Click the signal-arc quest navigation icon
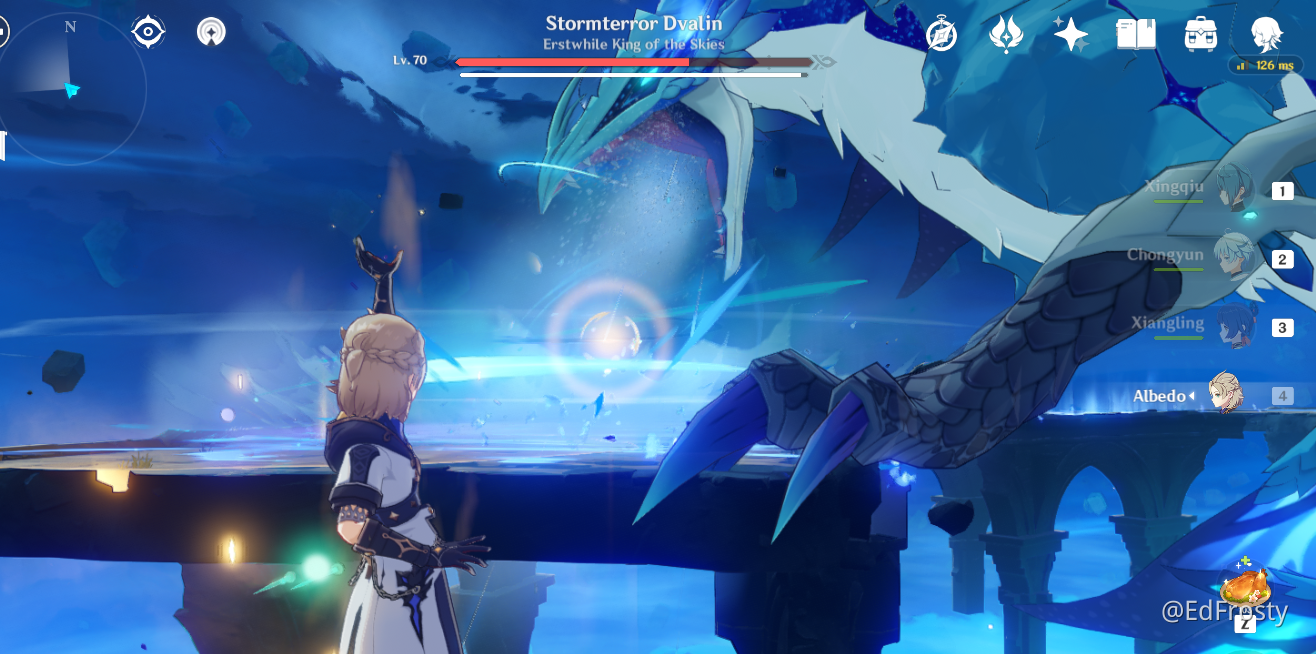 click(211, 33)
